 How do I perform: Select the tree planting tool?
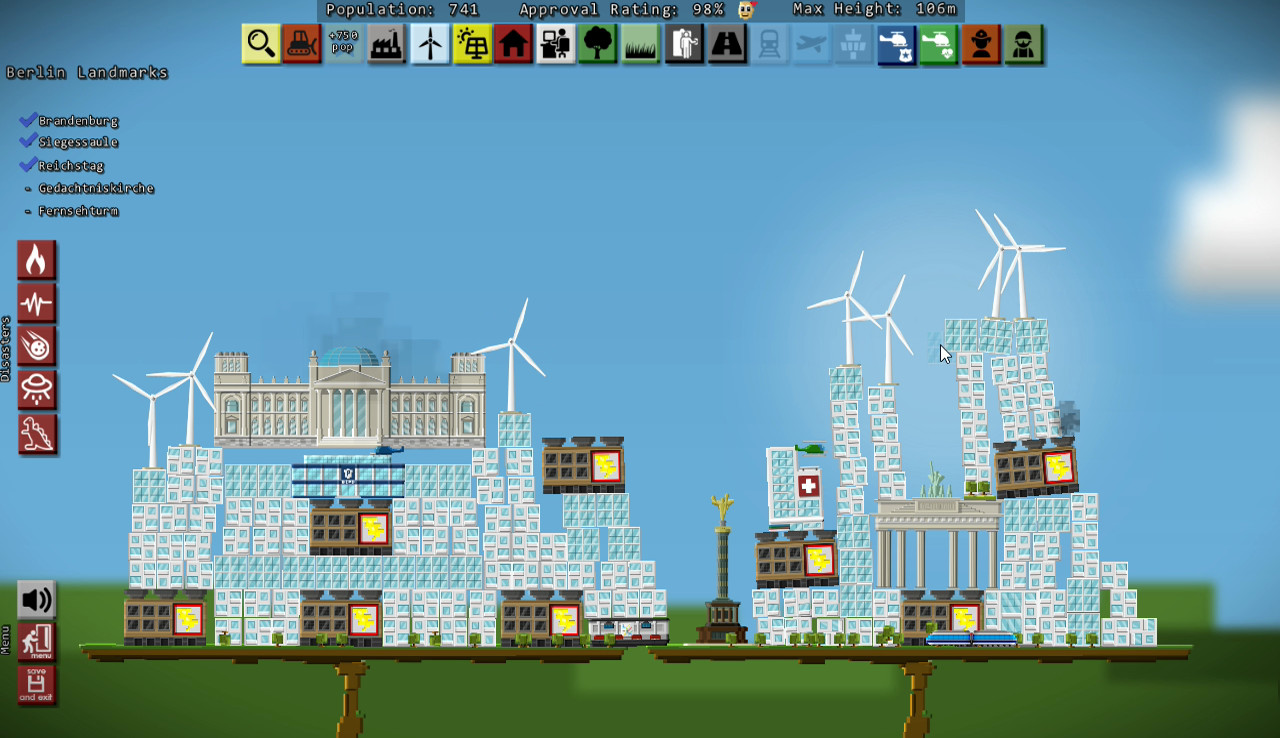(x=598, y=44)
